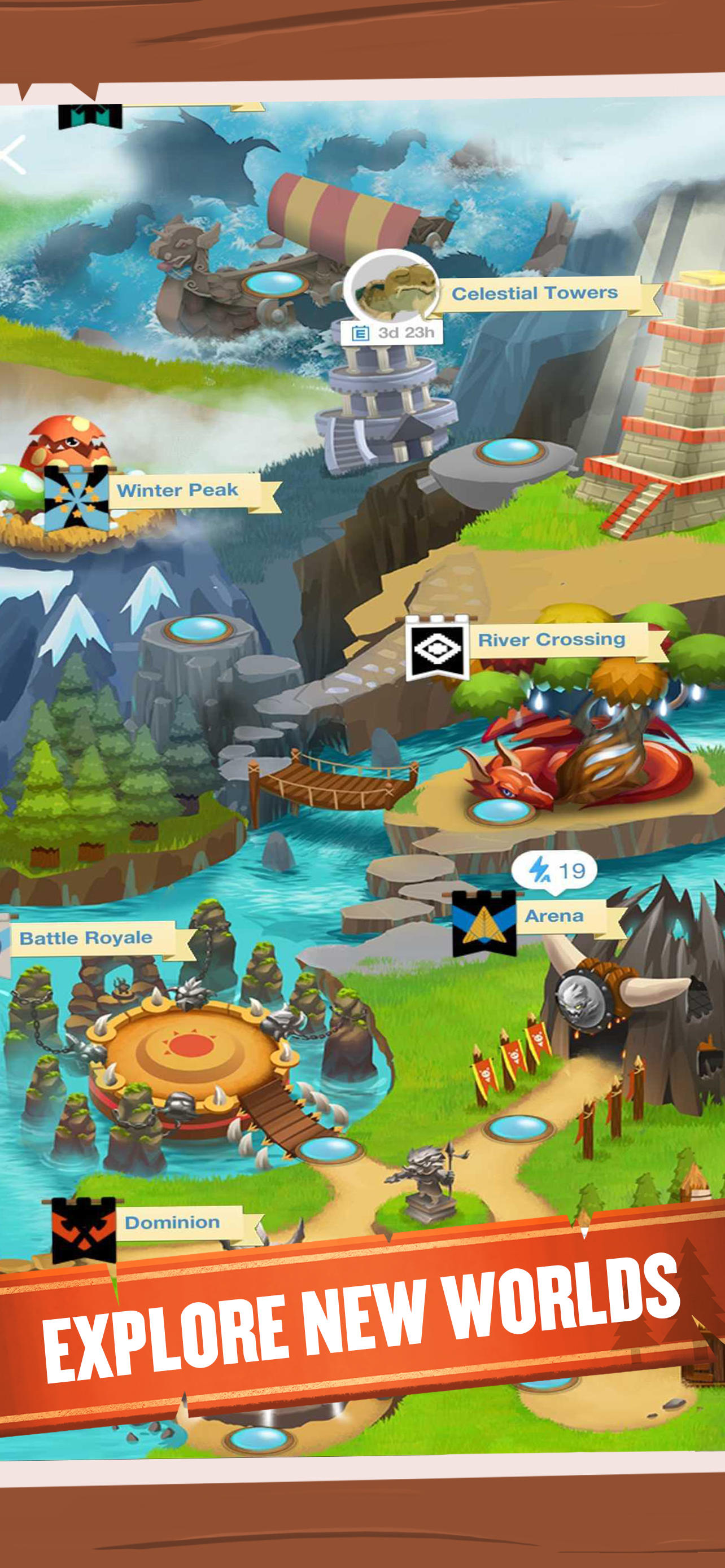725x1568 pixels.
Task: Open the Celestial Towers location banner
Action: coord(536,292)
